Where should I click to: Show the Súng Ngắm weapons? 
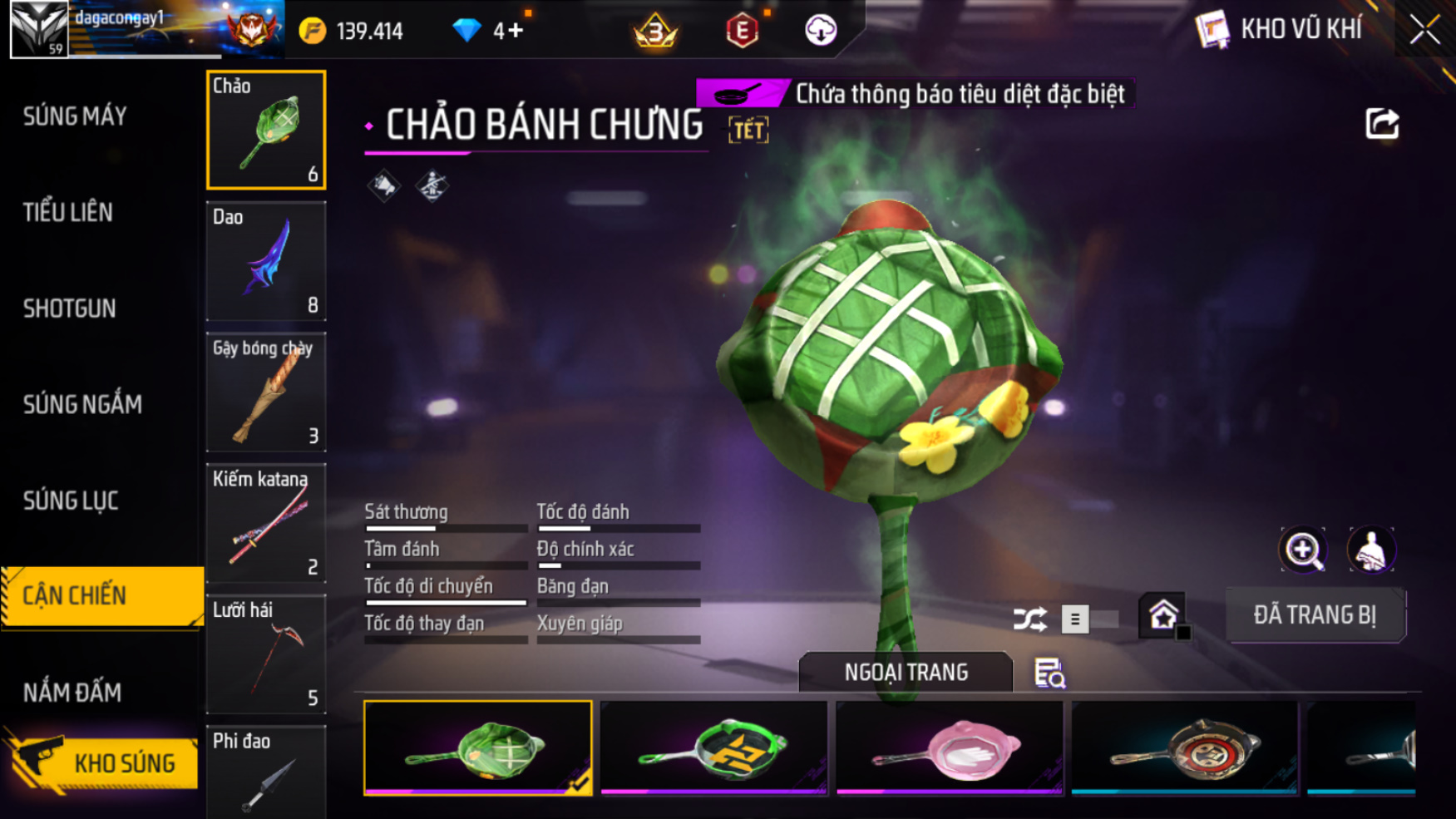click(x=82, y=405)
